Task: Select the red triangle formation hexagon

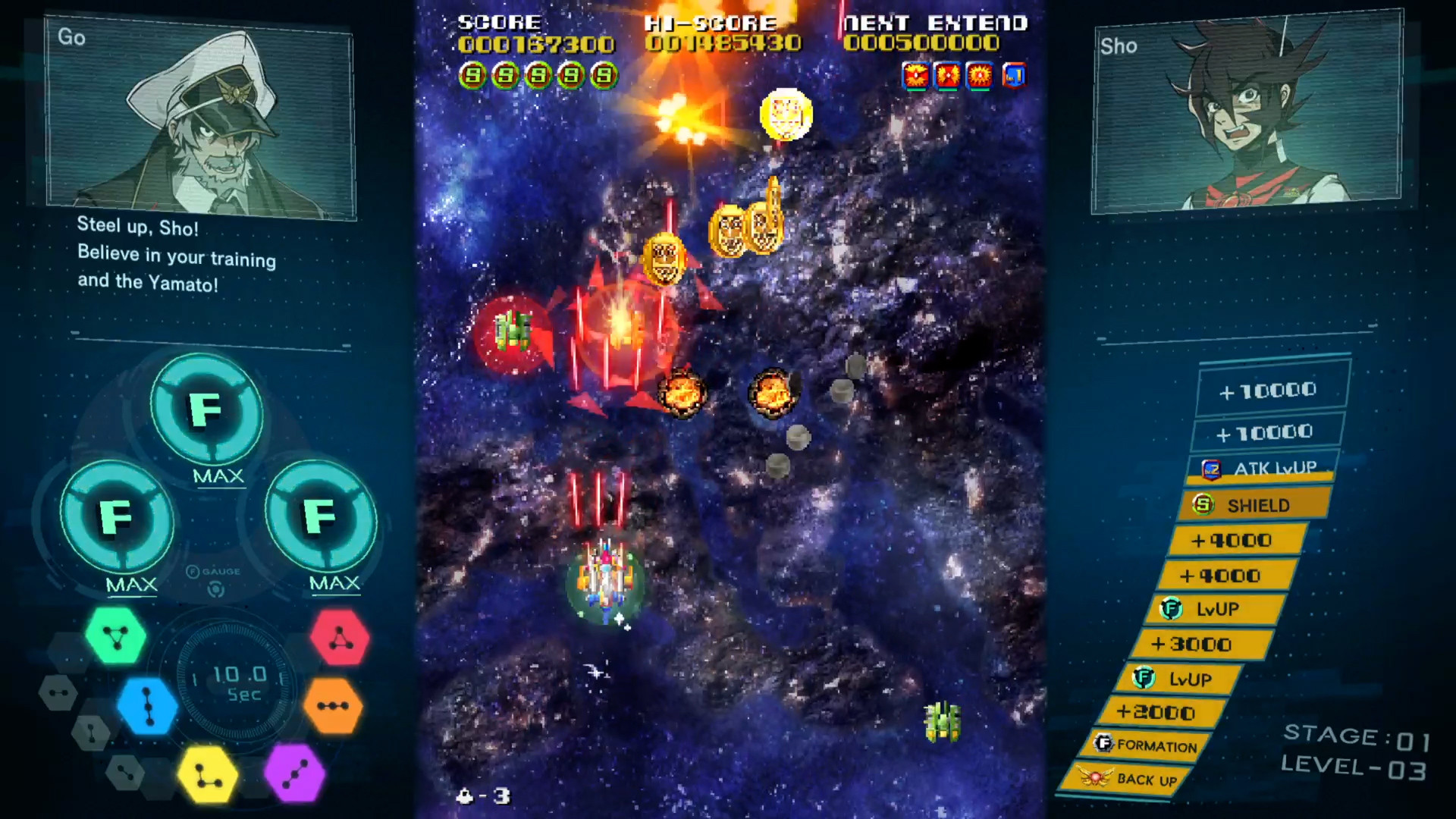Action: pos(340,637)
